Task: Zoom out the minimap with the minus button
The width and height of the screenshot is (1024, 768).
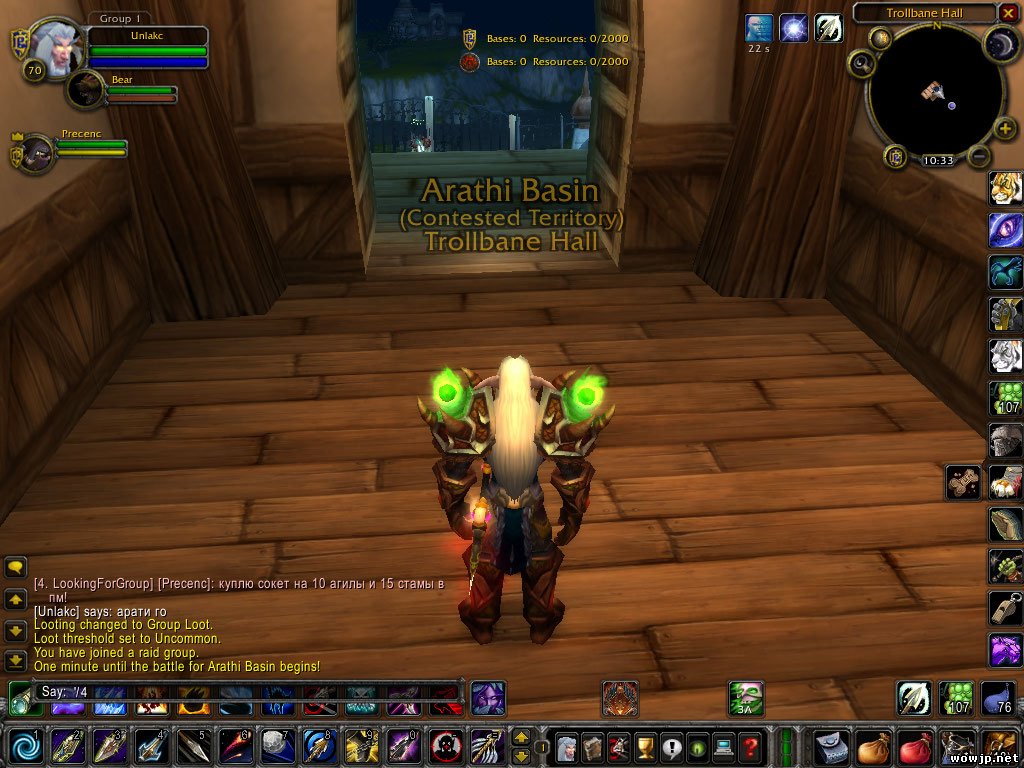Action: click(x=980, y=156)
